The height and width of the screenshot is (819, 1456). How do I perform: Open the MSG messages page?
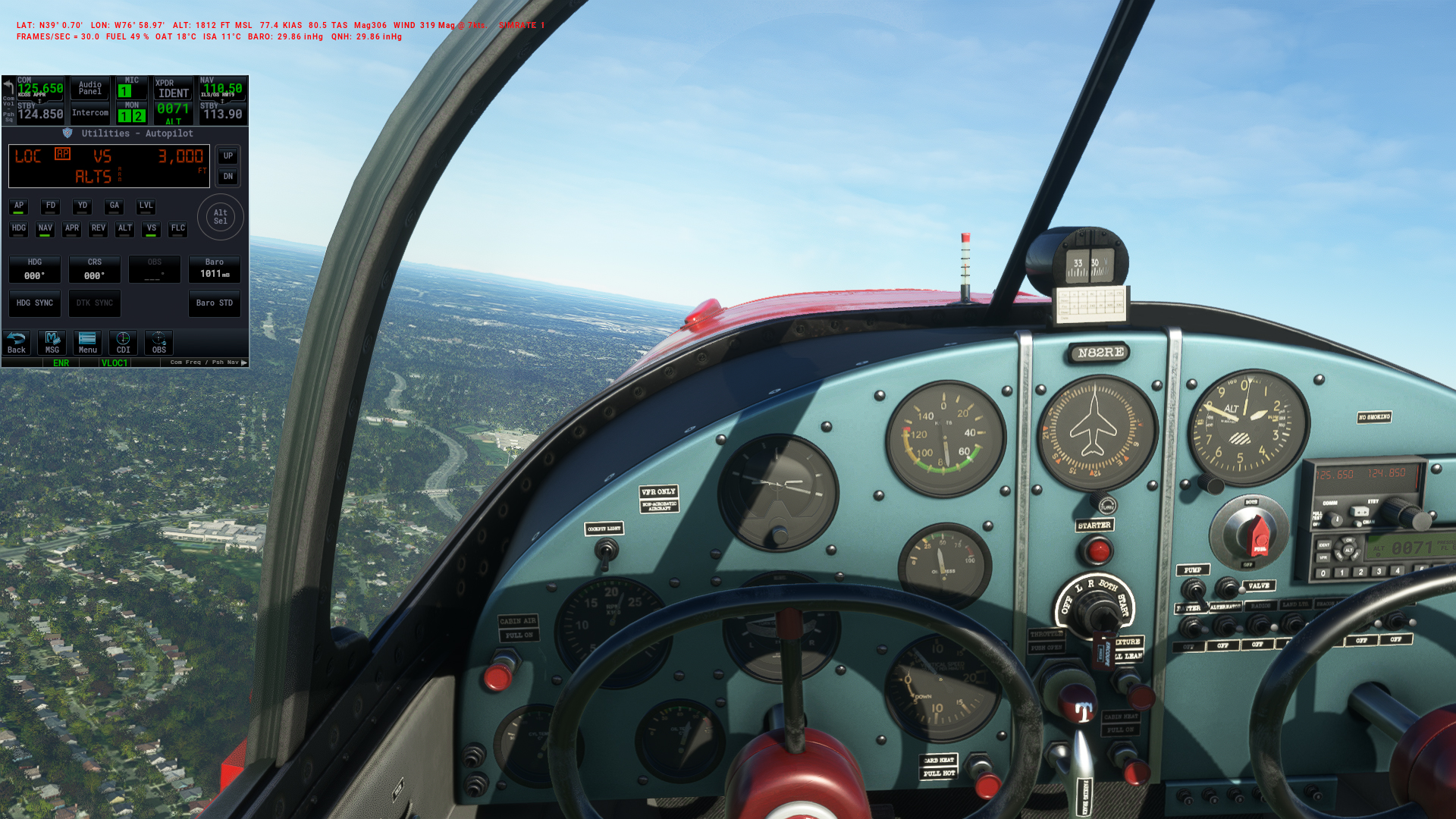tap(52, 343)
